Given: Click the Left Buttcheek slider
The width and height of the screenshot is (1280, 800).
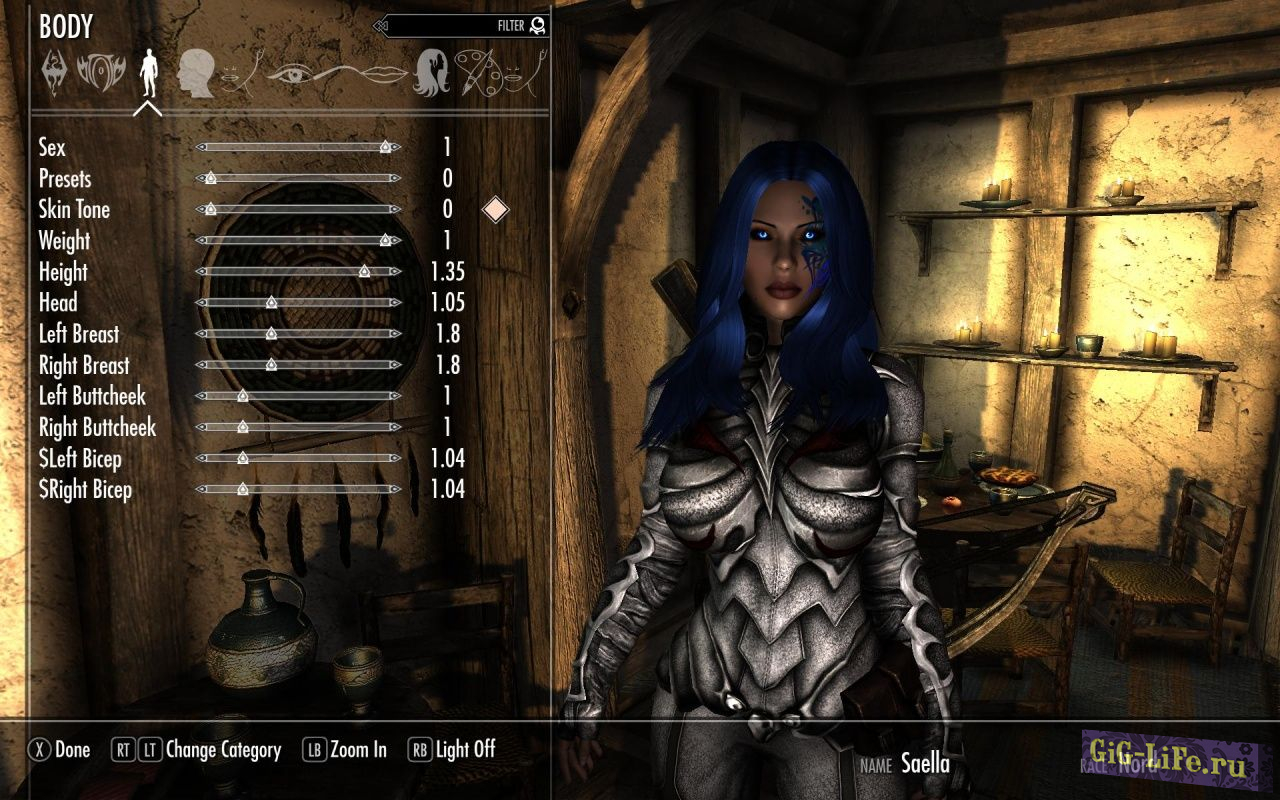Looking at the screenshot, I should 298,396.
